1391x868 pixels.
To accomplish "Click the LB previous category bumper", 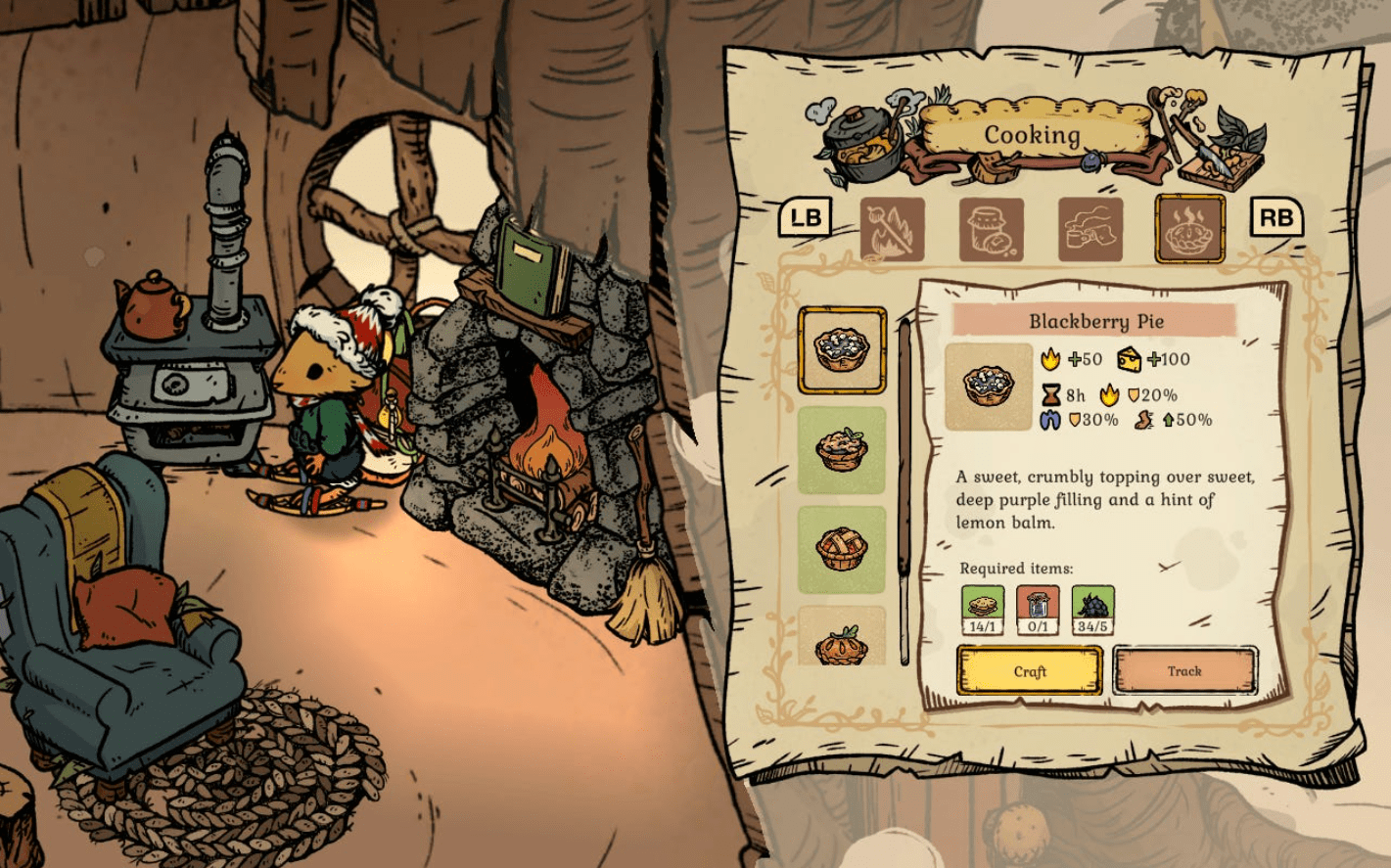I will coord(805,215).
